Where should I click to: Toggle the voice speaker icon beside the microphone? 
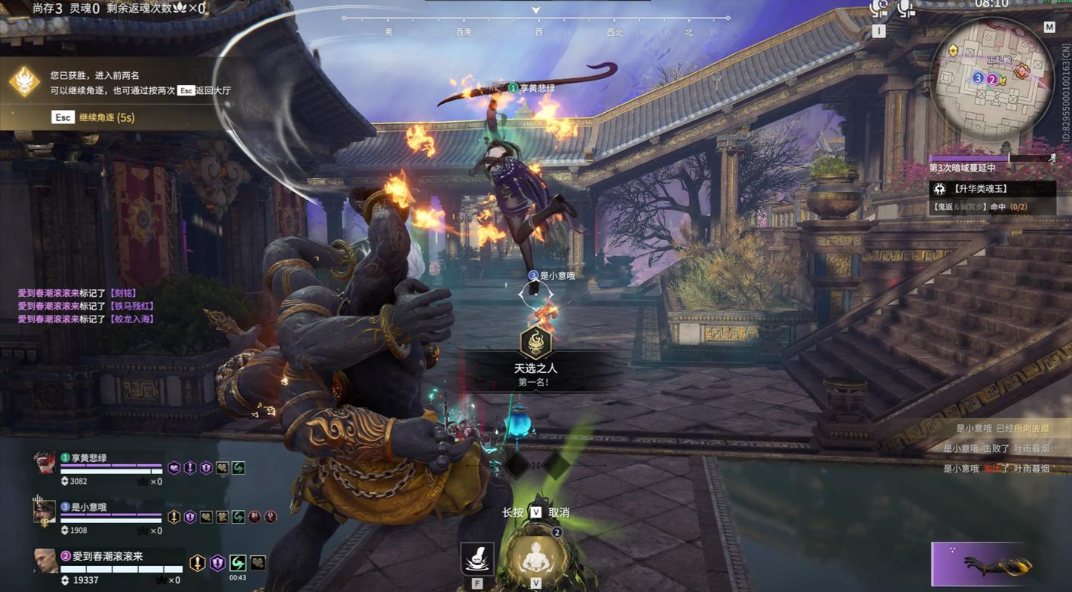(x=879, y=9)
